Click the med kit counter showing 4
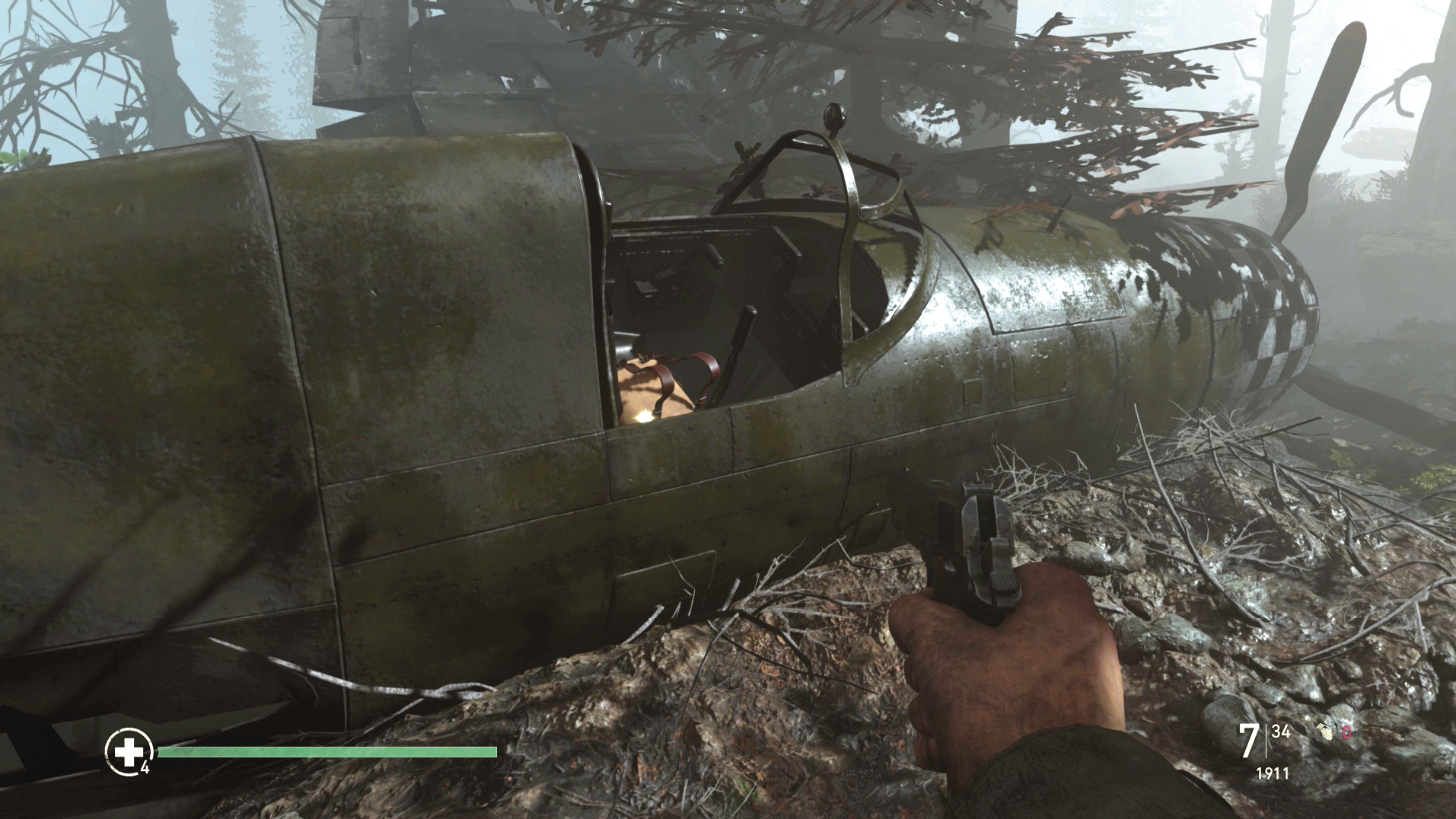The height and width of the screenshot is (819, 1456). tap(146, 766)
